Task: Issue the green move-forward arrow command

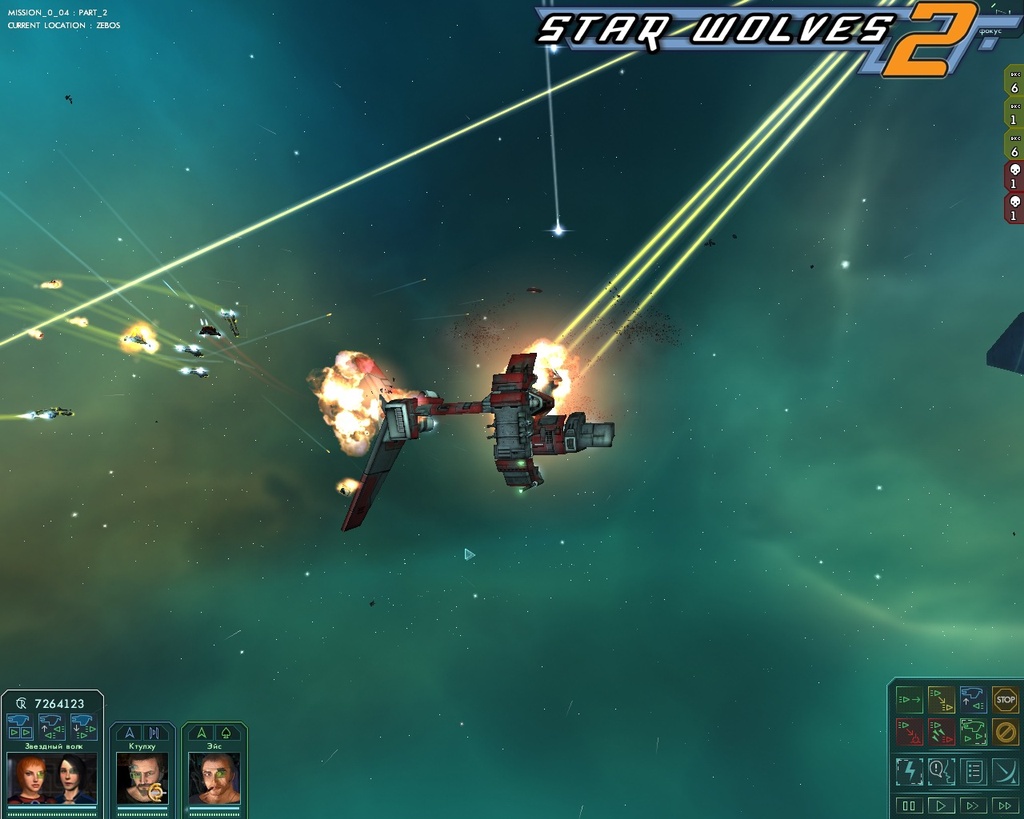Action: click(x=909, y=700)
